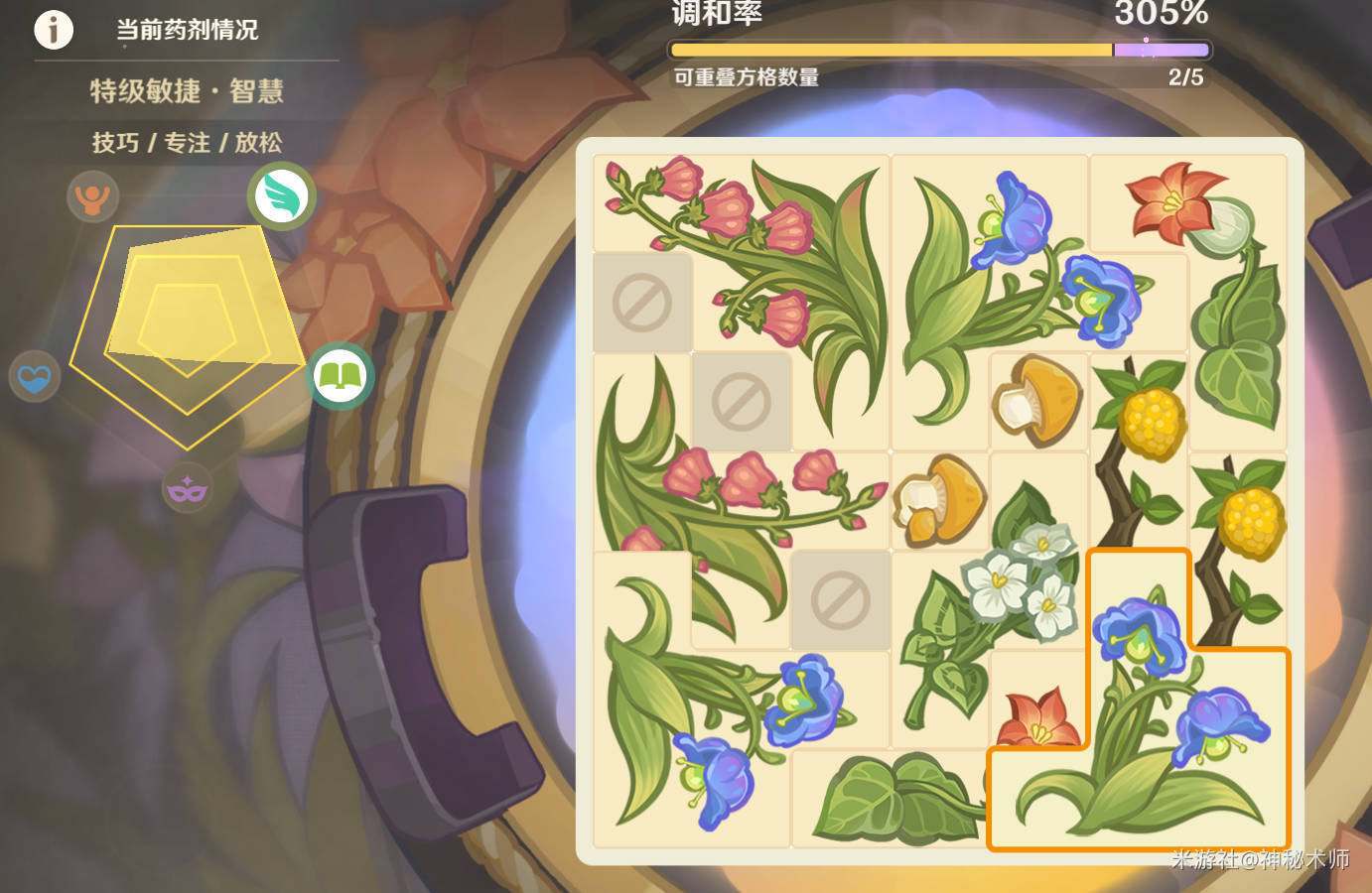Select the green wing attribute icon
The height and width of the screenshot is (893, 1372).
pyautogui.click(x=281, y=195)
